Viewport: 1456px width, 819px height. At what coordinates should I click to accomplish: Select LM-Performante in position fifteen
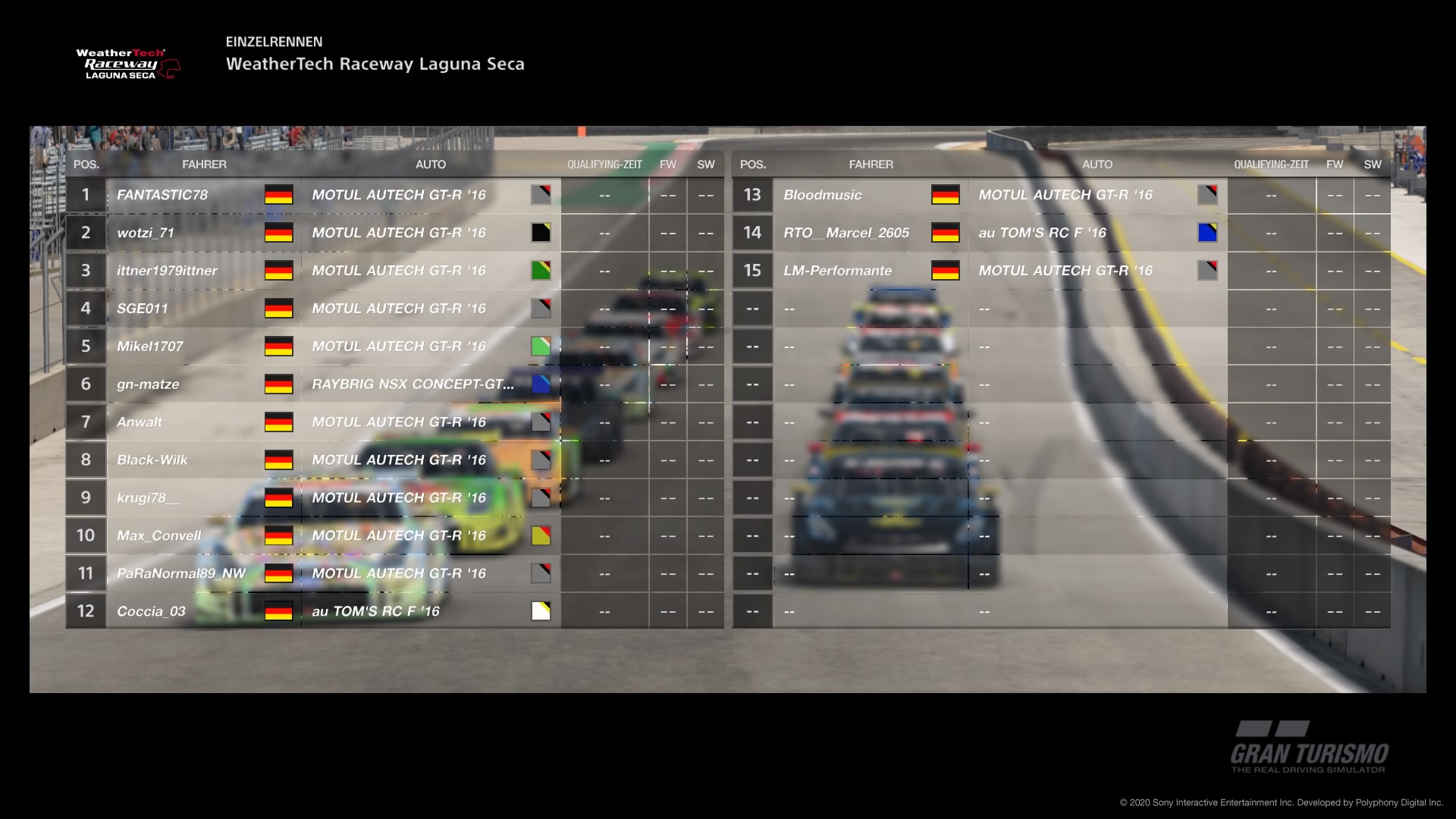click(x=837, y=271)
